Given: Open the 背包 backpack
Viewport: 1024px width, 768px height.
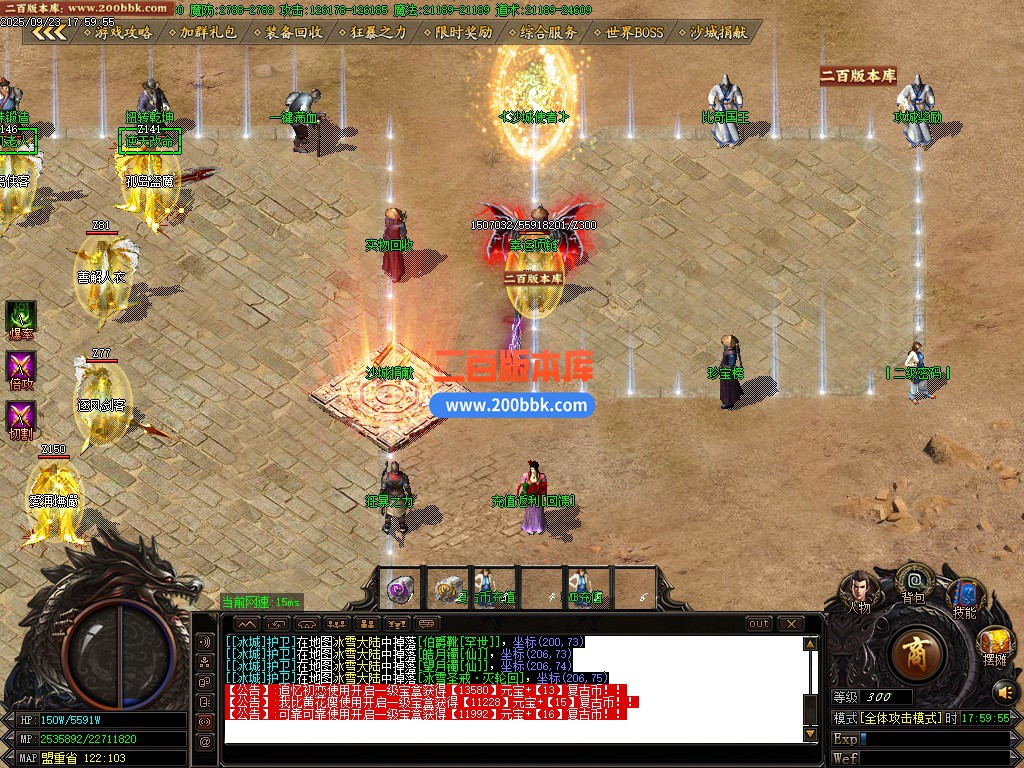Looking at the screenshot, I should click(913, 582).
